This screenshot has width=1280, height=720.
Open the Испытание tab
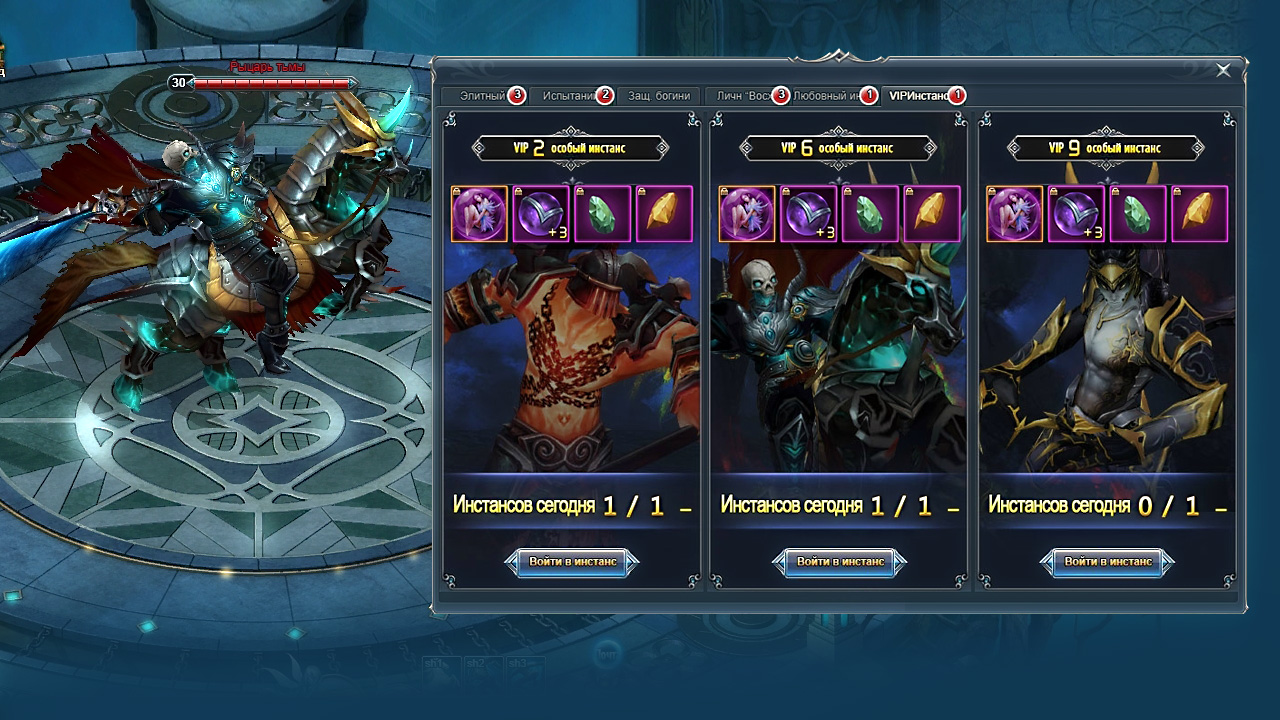point(570,96)
